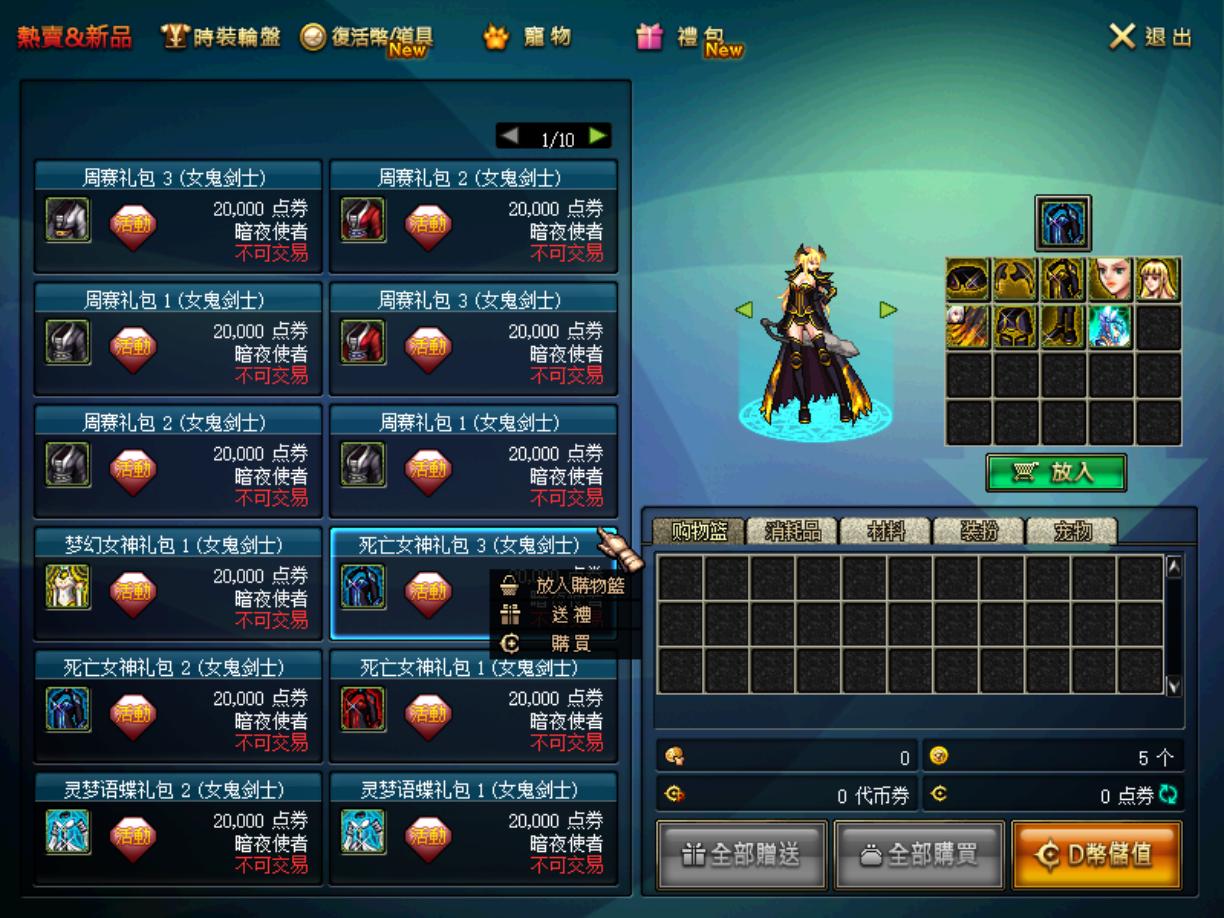Click the green 放入 button

[x=1056, y=473]
